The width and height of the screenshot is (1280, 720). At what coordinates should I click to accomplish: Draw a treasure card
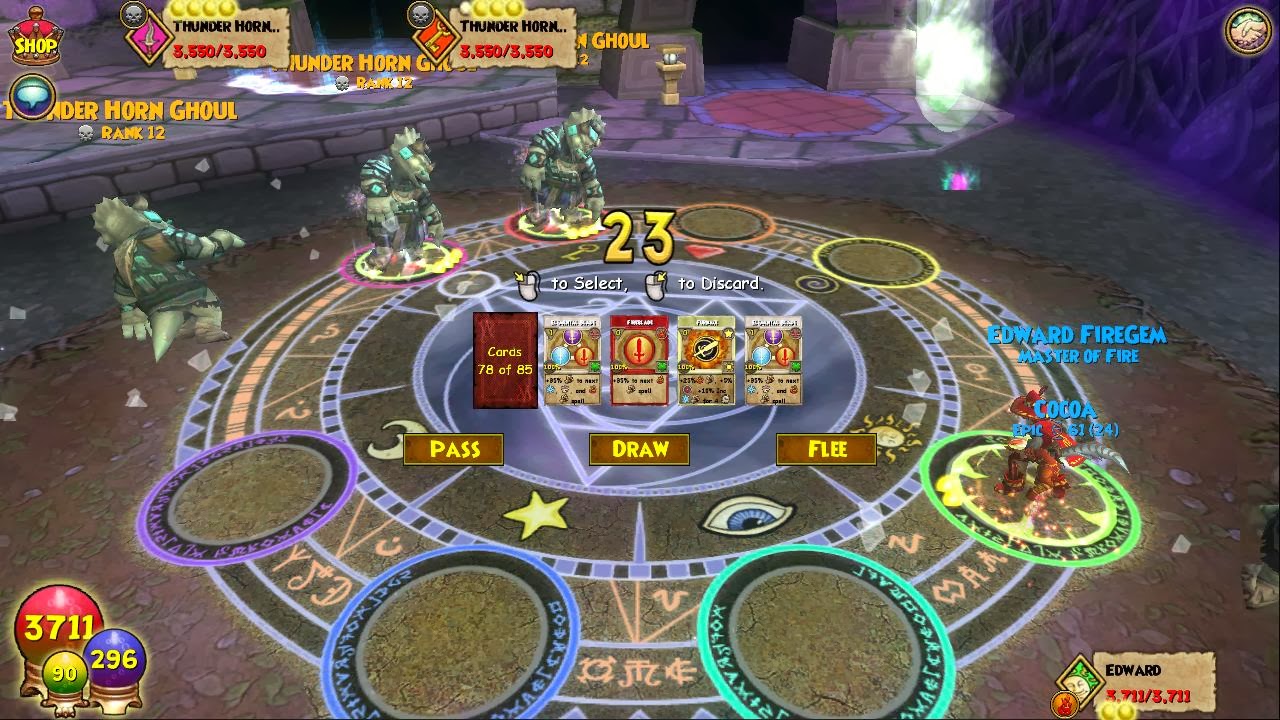click(639, 450)
